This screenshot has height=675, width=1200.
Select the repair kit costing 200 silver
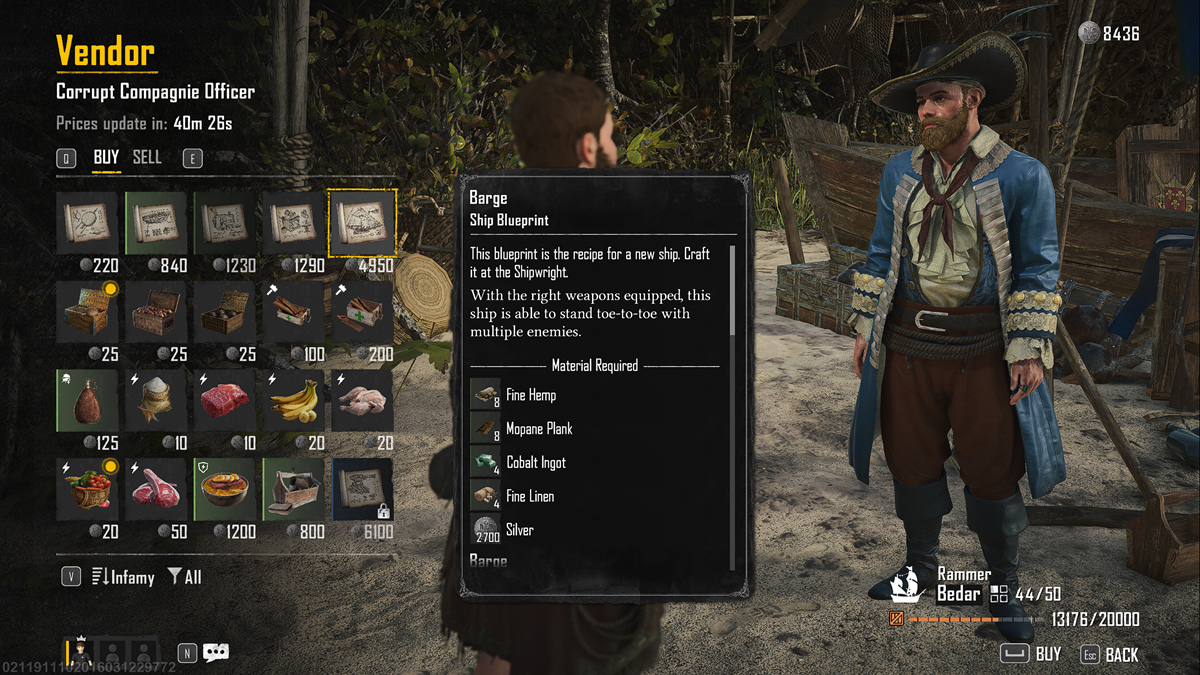pyautogui.click(x=362, y=311)
